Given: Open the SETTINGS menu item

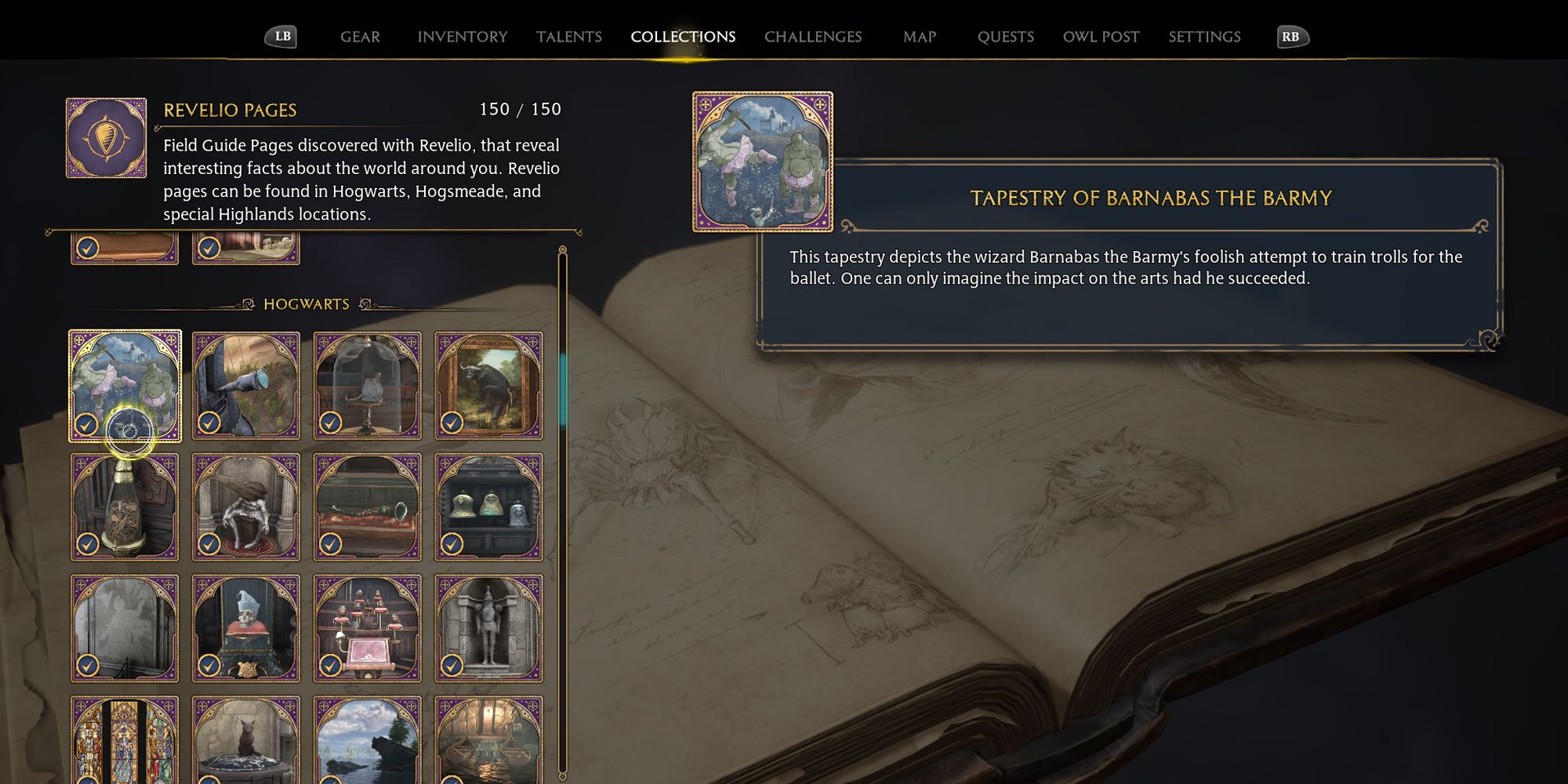Looking at the screenshot, I should click(x=1203, y=36).
